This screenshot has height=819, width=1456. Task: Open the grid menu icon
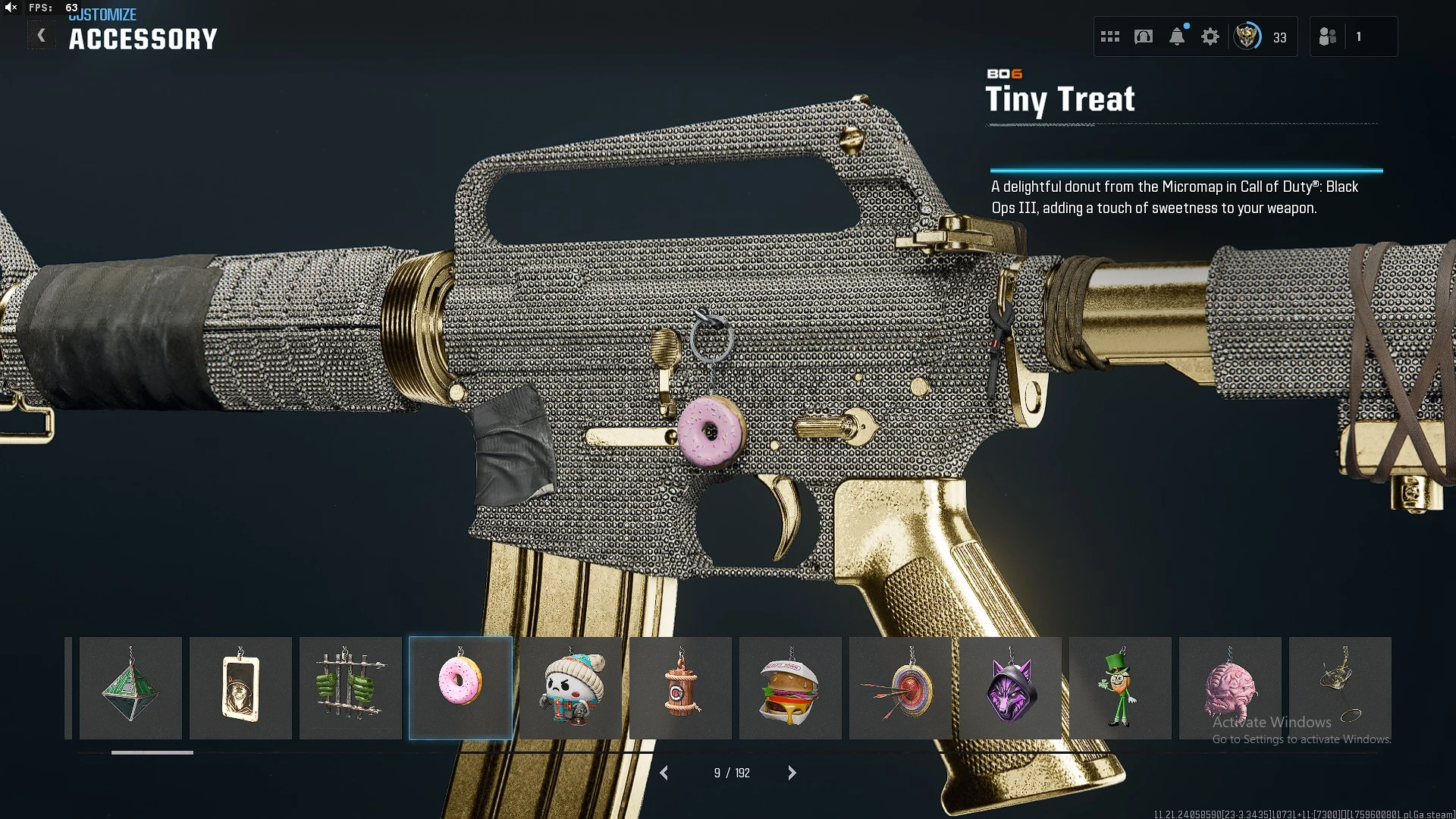click(1110, 36)
